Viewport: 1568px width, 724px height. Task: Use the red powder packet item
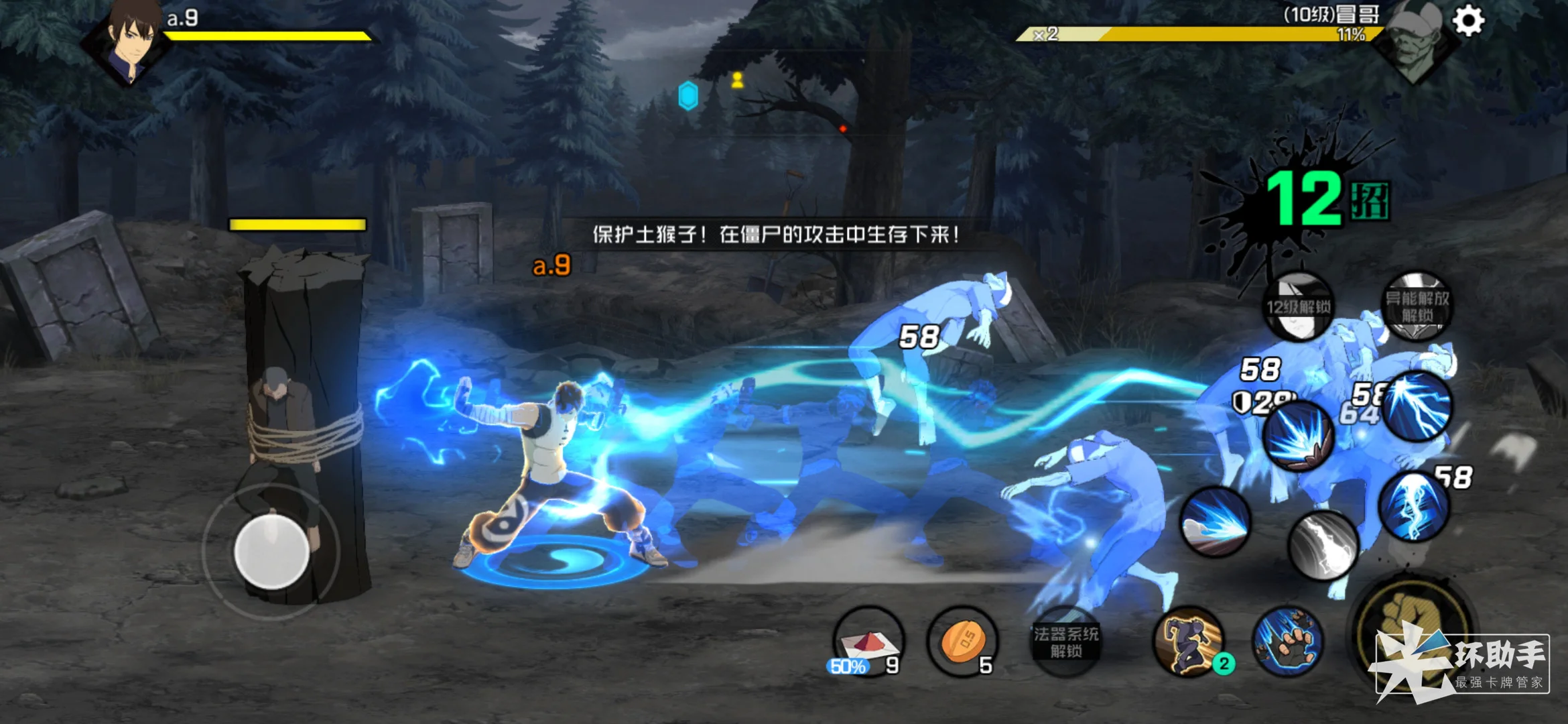868,641
